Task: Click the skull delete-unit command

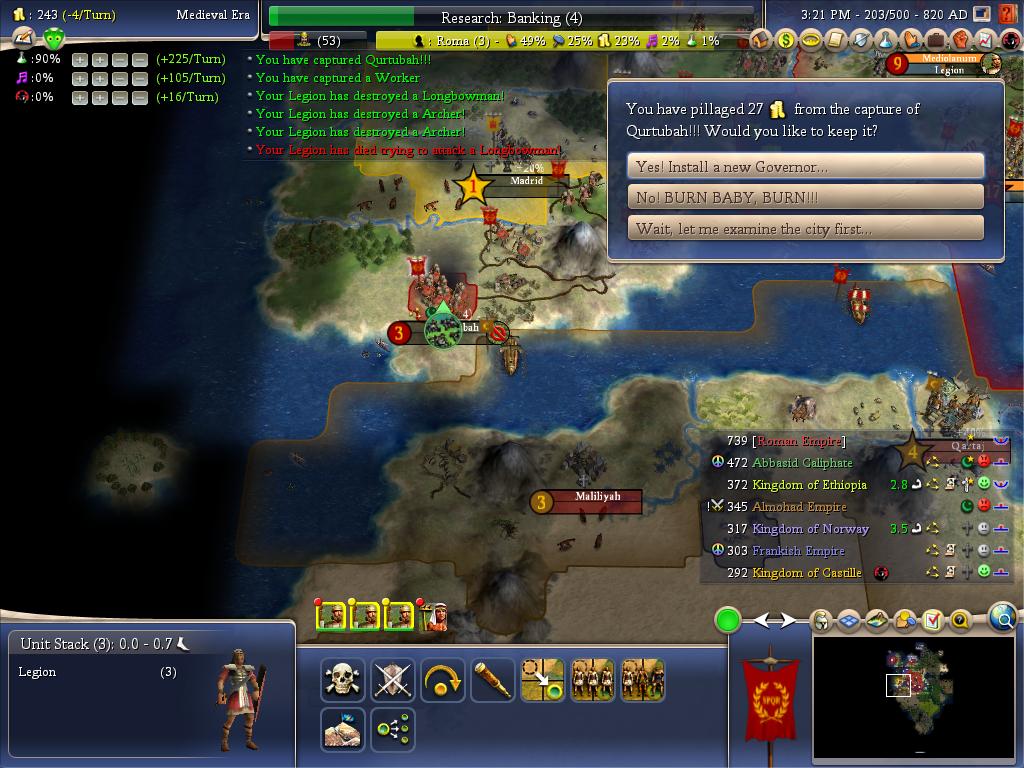Action: tap(342, 680)
